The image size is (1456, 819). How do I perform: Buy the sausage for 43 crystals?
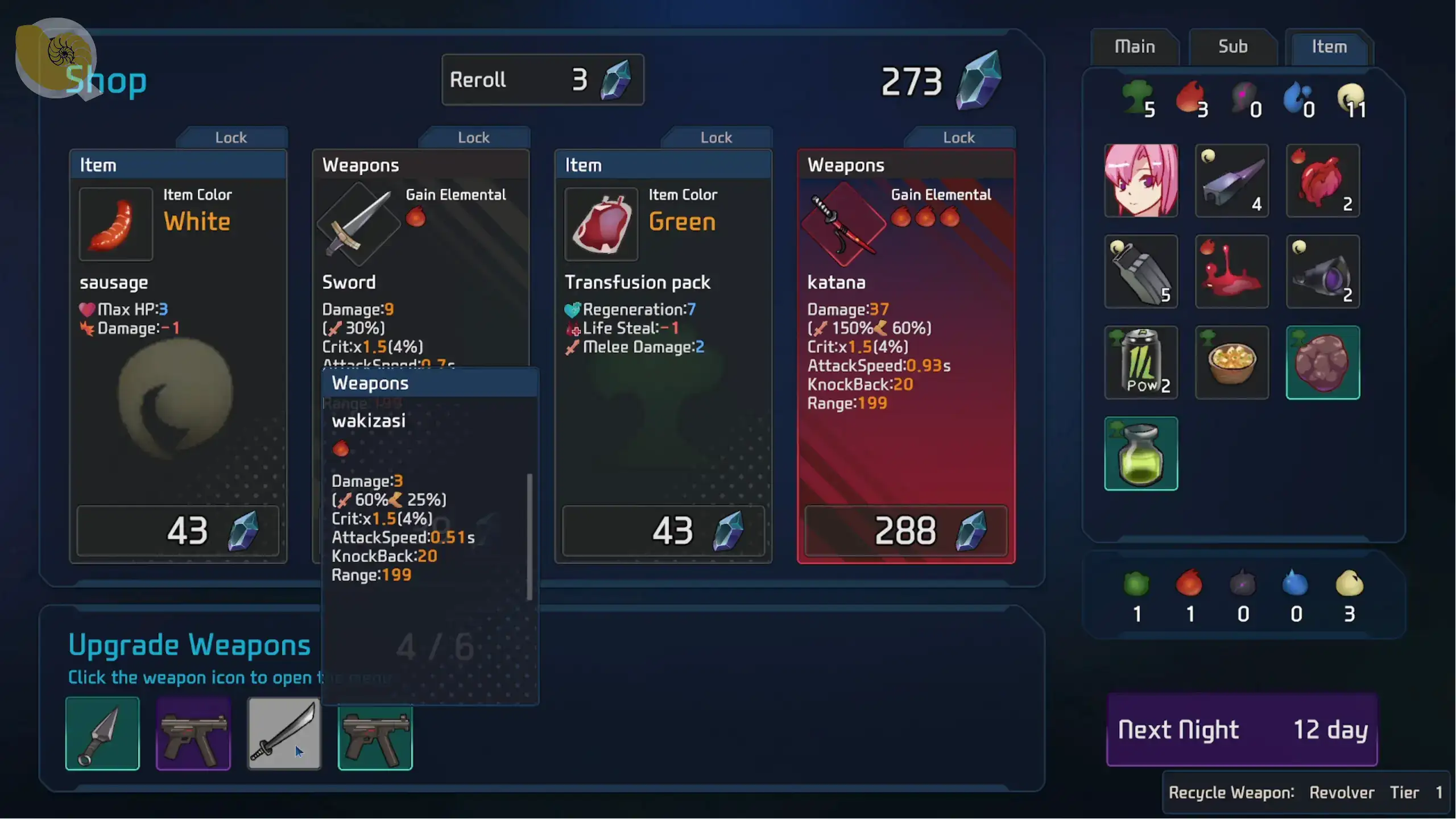[178, 531]
